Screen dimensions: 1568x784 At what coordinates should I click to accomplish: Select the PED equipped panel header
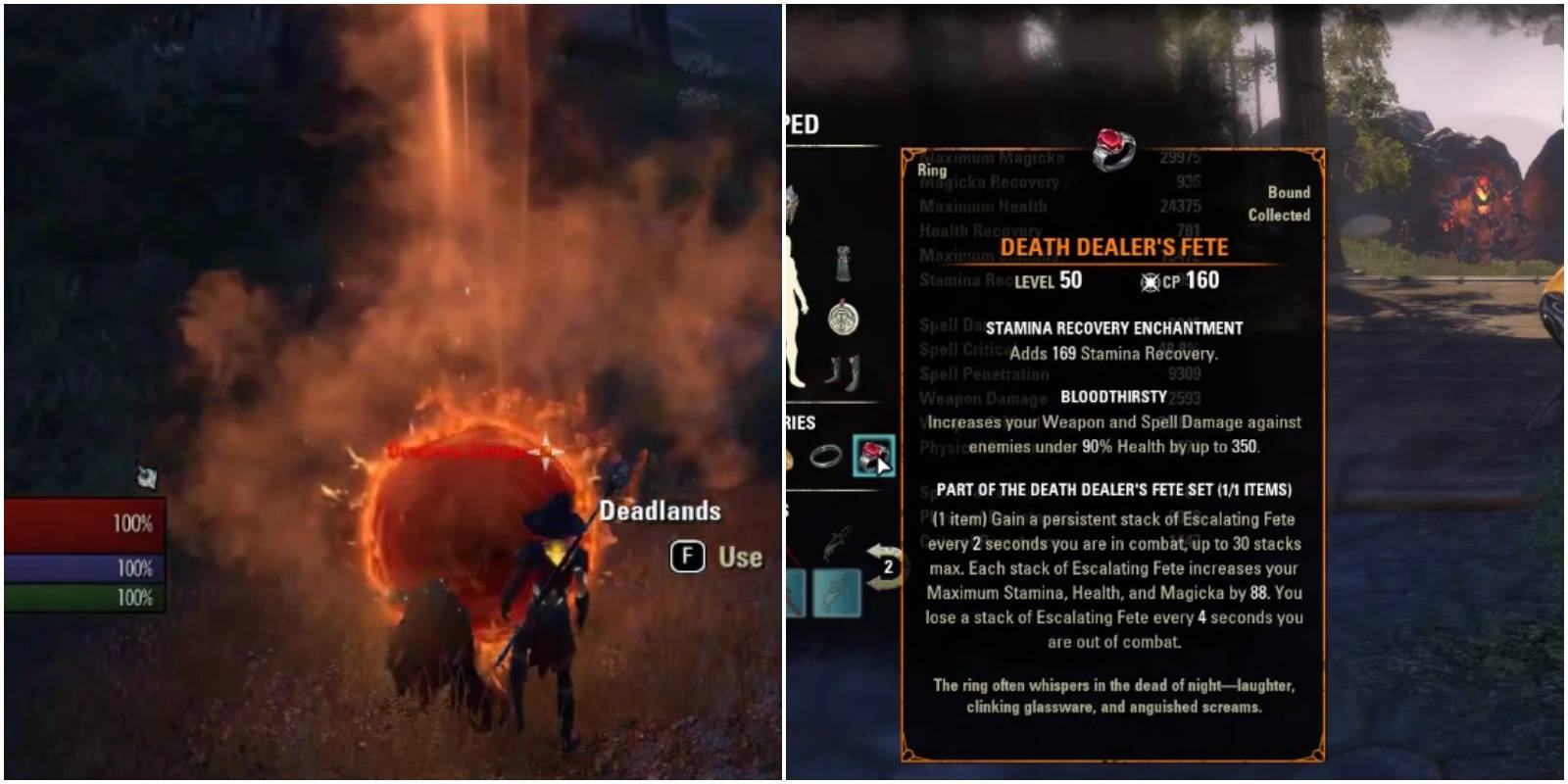tap(802, 123)
